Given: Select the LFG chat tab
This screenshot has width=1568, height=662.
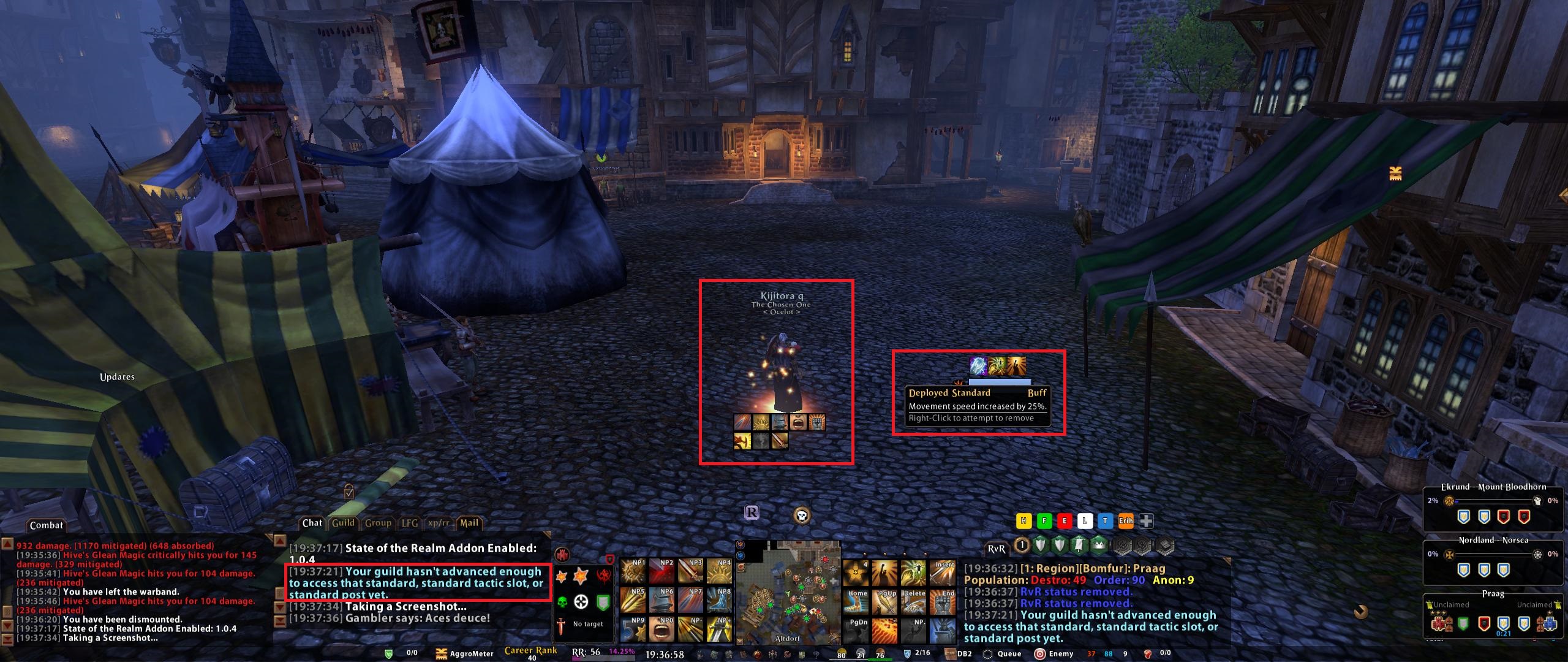Looking at the screenshot, I should (x=409, y=523).
